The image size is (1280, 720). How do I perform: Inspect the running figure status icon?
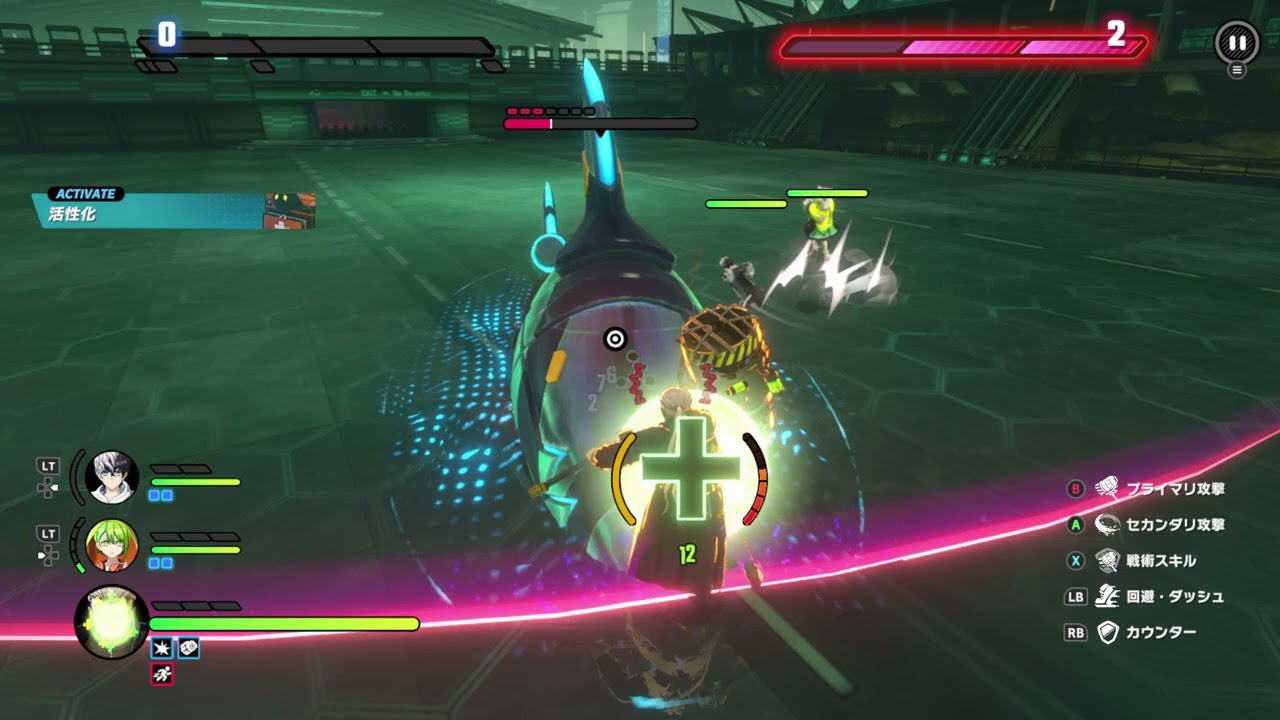click(x=162, y=675)
